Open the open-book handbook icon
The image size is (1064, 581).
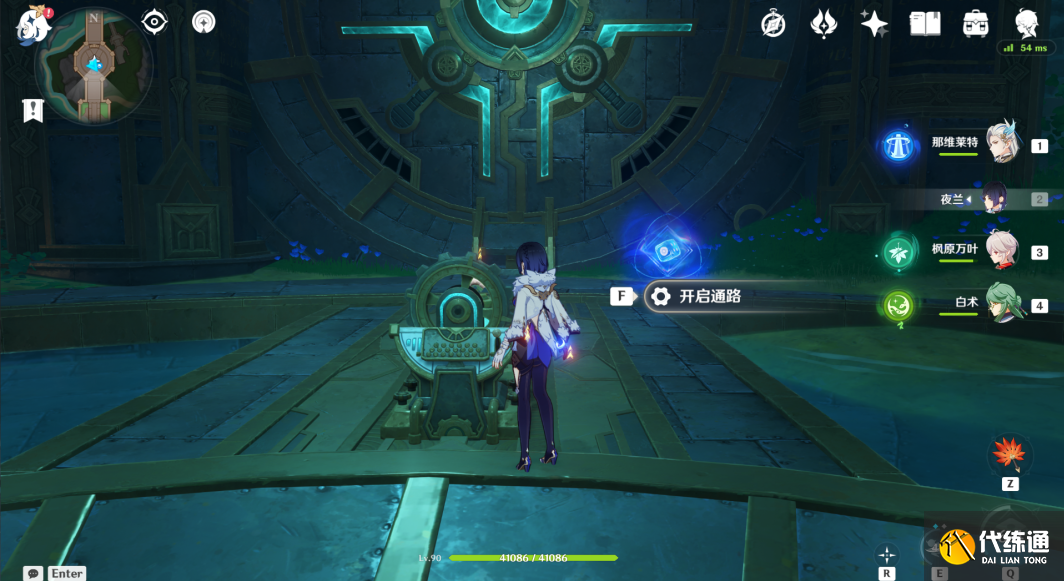pos(925,24)
